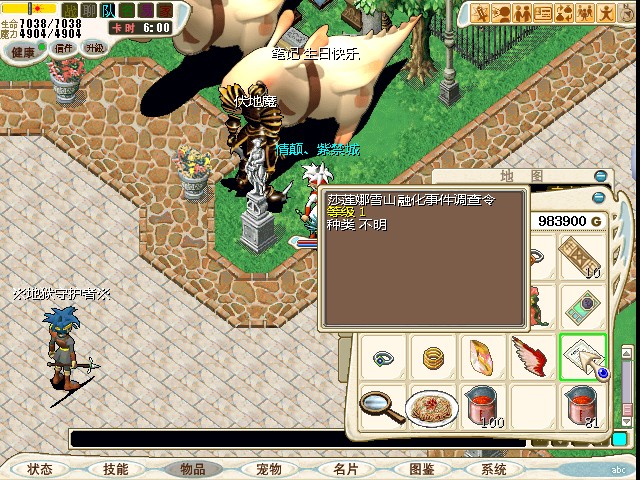Image resolution: width=640 pixels, height=480 pixels.
Task: Select the plate of noodles item
Action: [433, 407]
